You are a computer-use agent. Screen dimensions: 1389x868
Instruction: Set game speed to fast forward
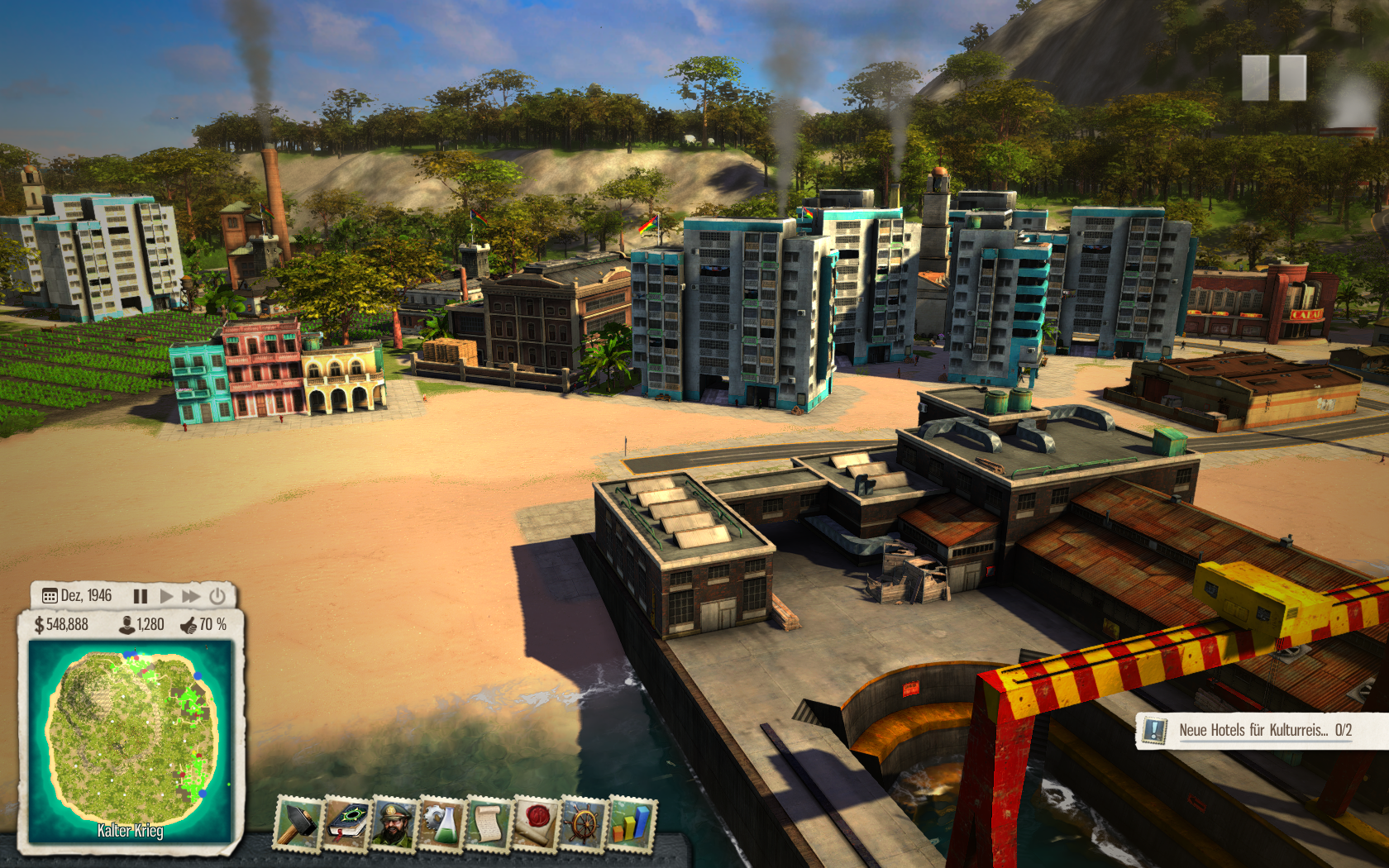point(191,596)
